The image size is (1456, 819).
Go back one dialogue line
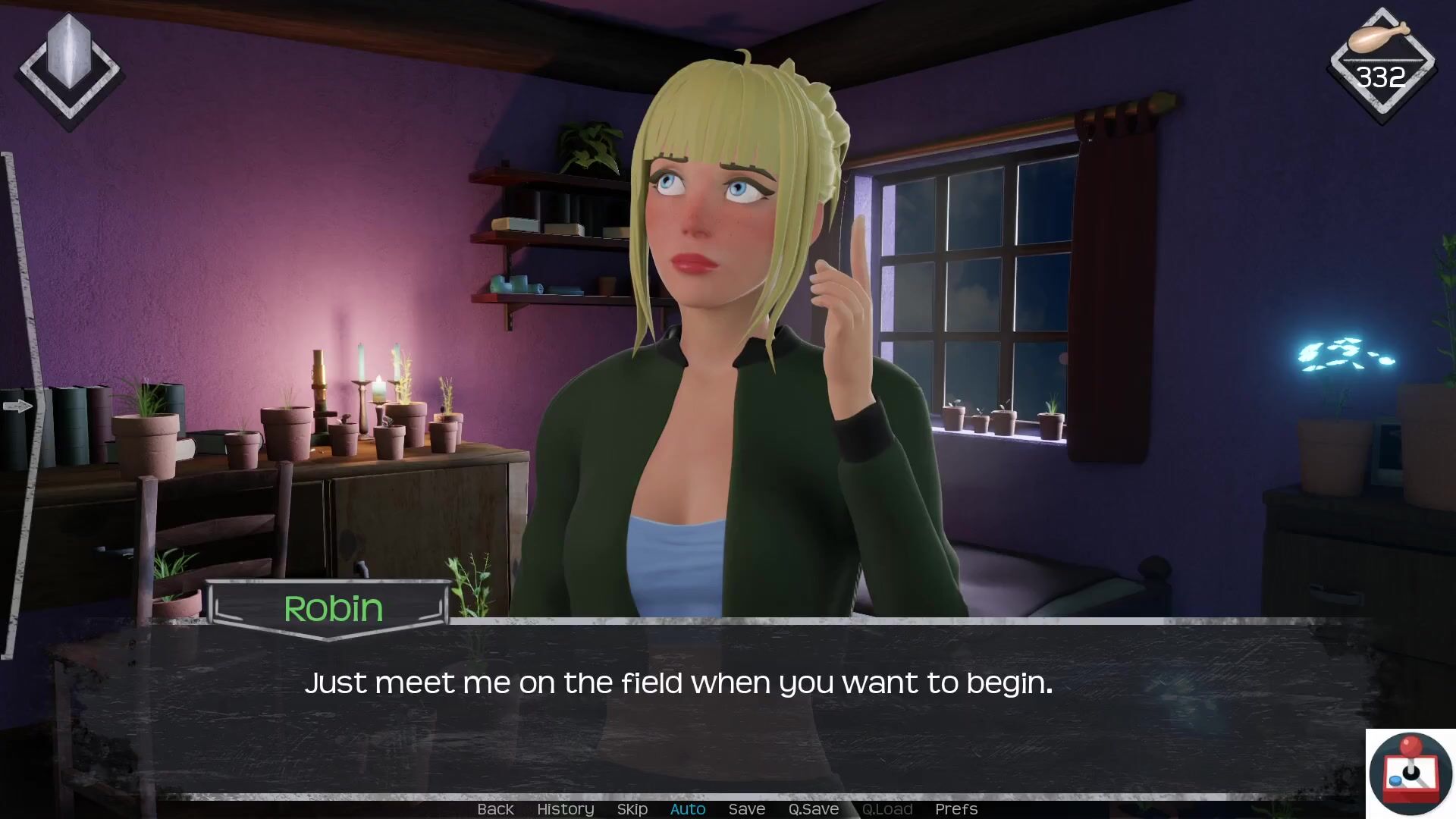(495, 809)
